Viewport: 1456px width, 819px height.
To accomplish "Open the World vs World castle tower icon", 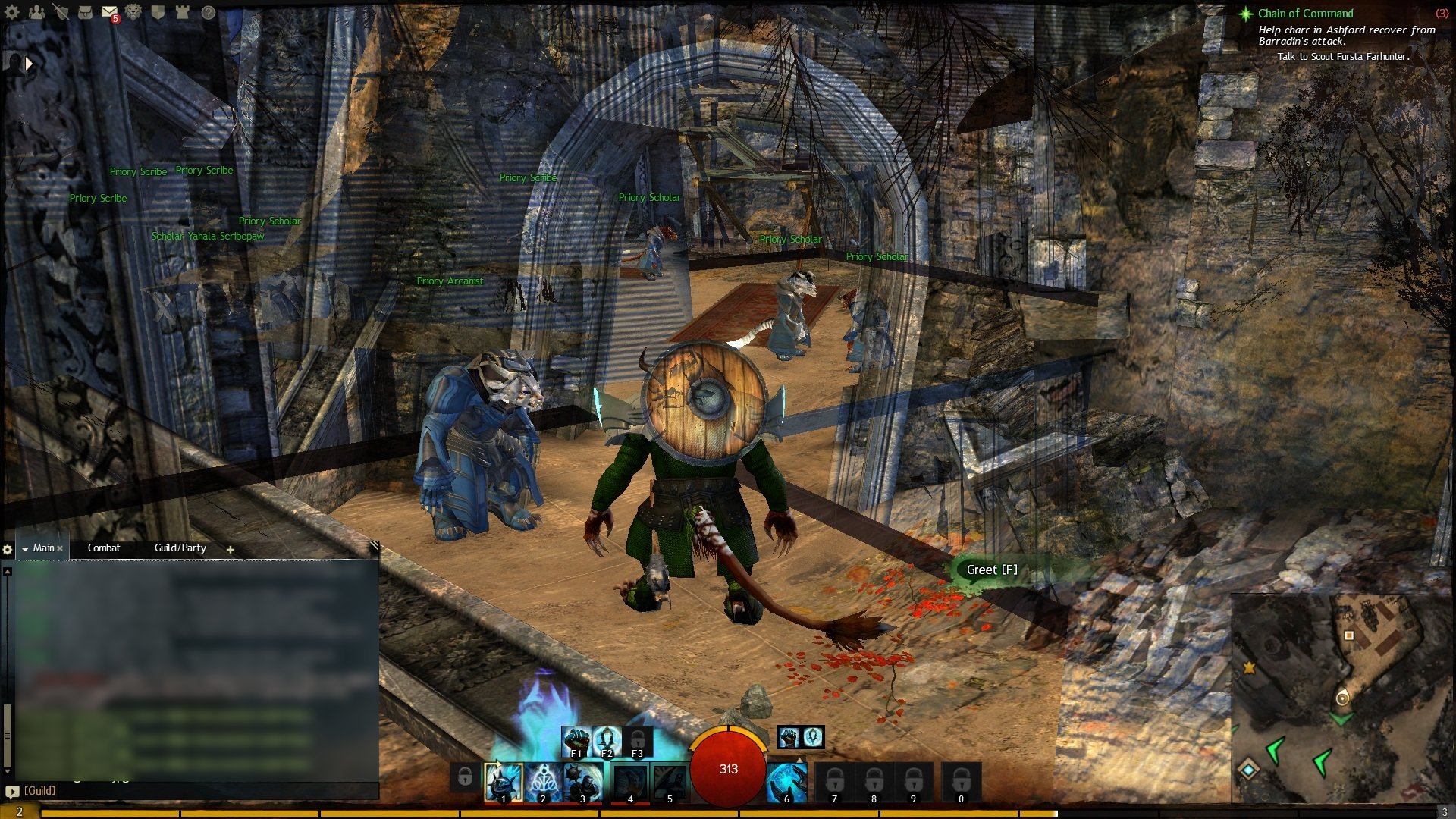I will tap(182, 12).
